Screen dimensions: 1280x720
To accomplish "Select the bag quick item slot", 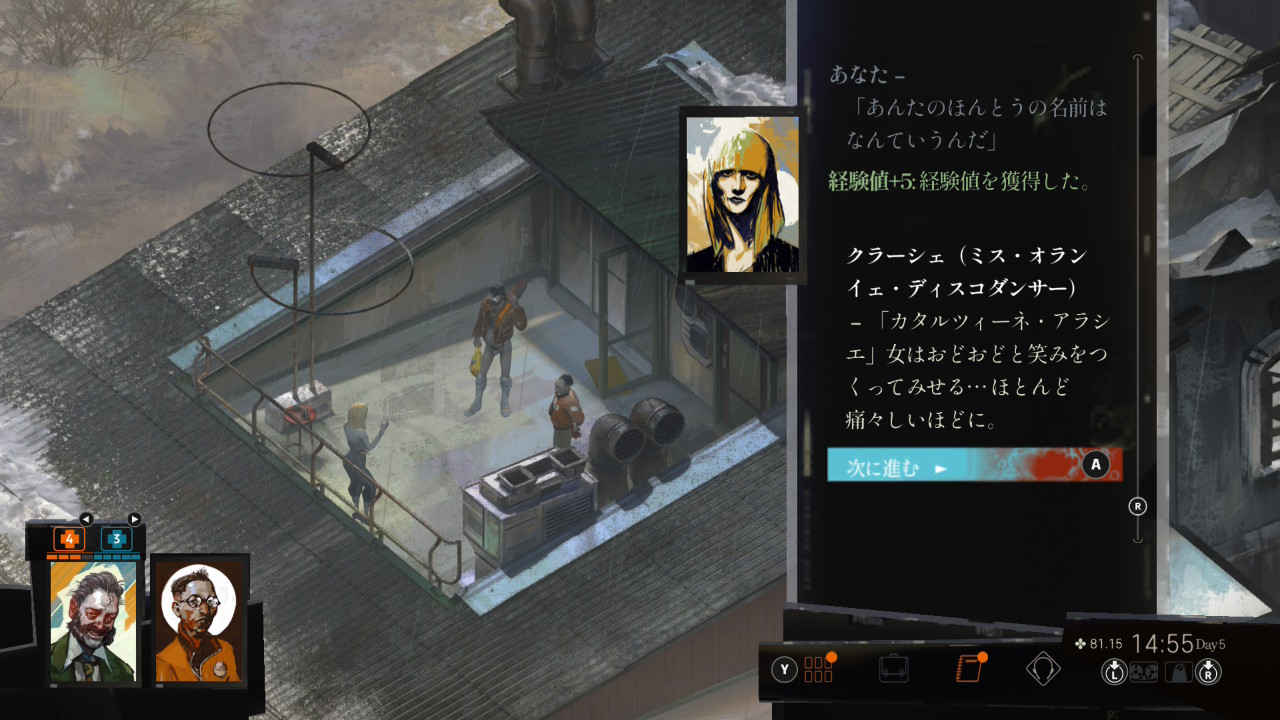I will click(x=1179, y=672).
